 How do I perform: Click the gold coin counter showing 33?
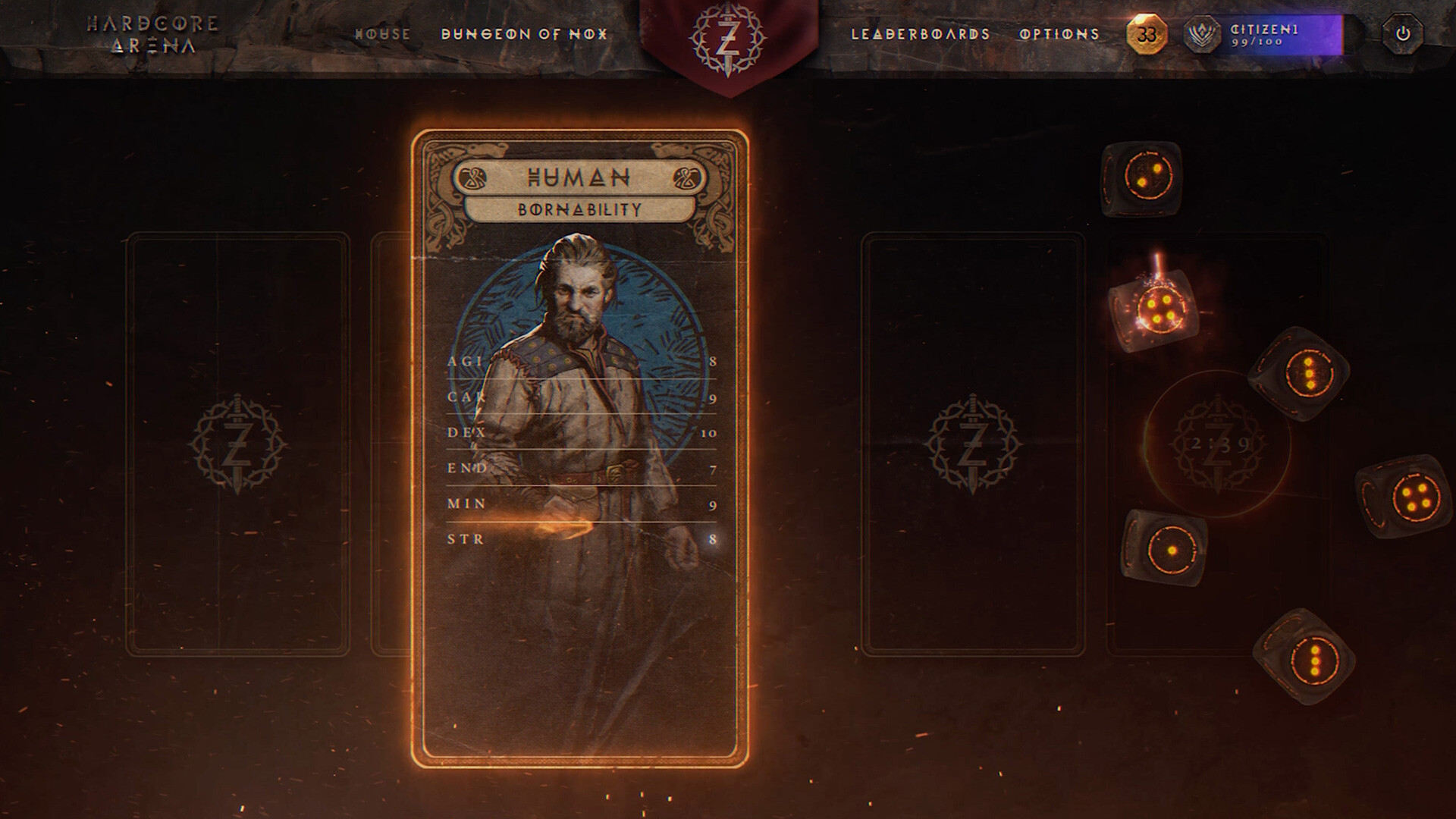[x=1147, y=34]
